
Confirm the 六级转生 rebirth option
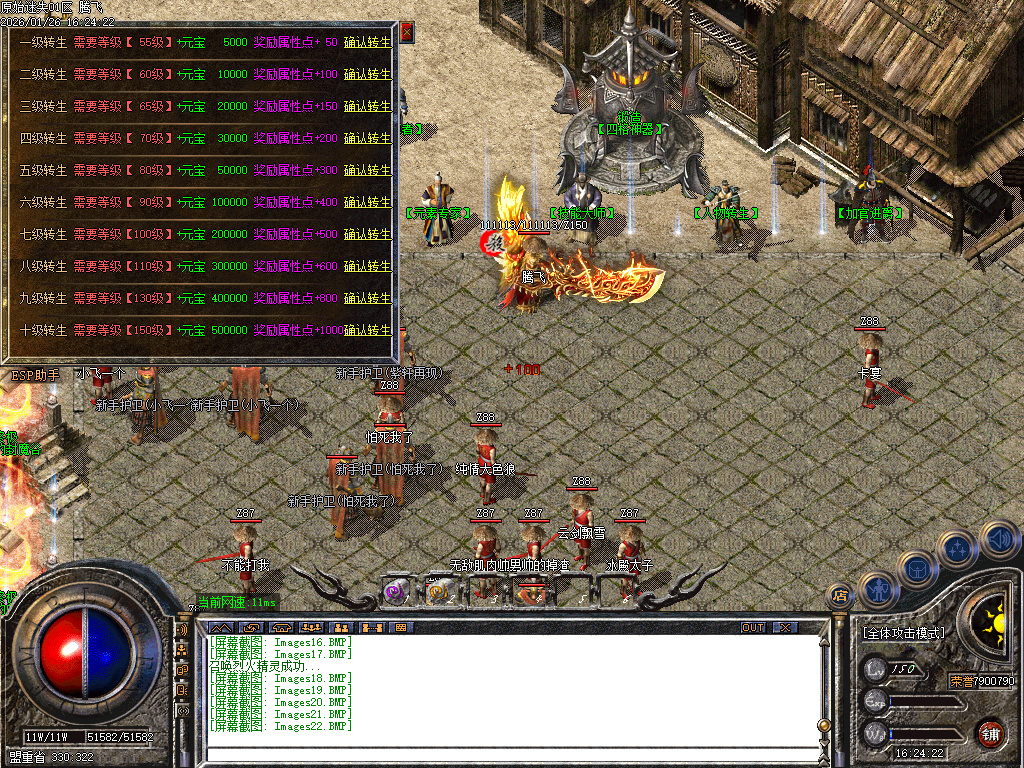pos(367,202)
